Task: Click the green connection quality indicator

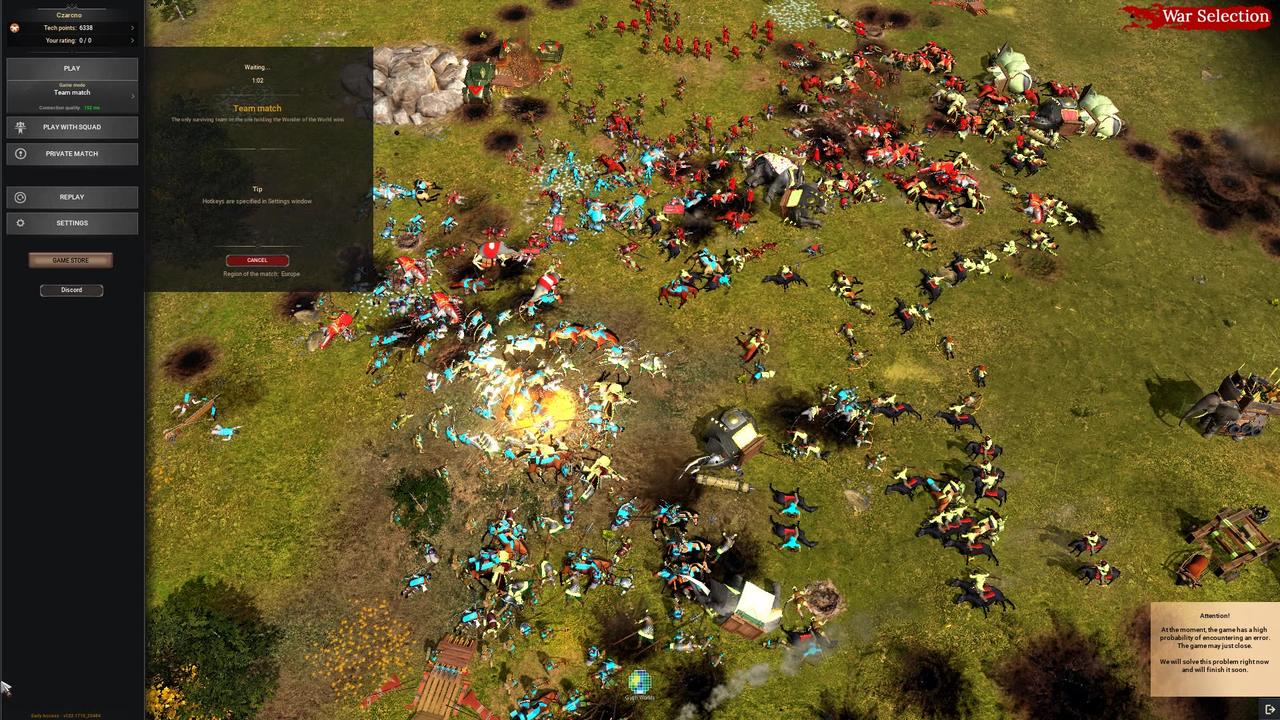Action: click(x=88, y=107)
